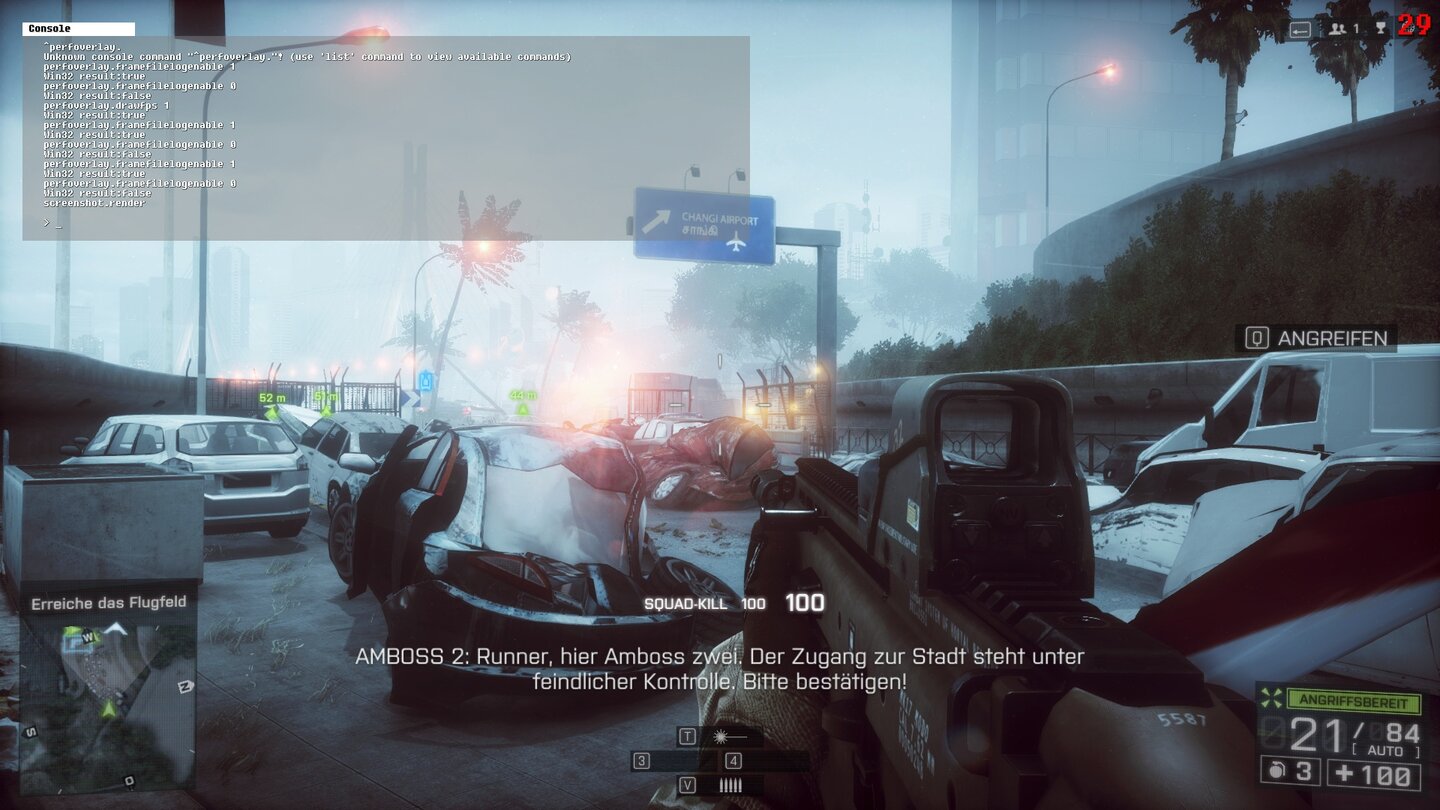Select the trophy award icon in the top bar
The image size is (1440, 810).
pyautogui.click(x=1381, y=26)
